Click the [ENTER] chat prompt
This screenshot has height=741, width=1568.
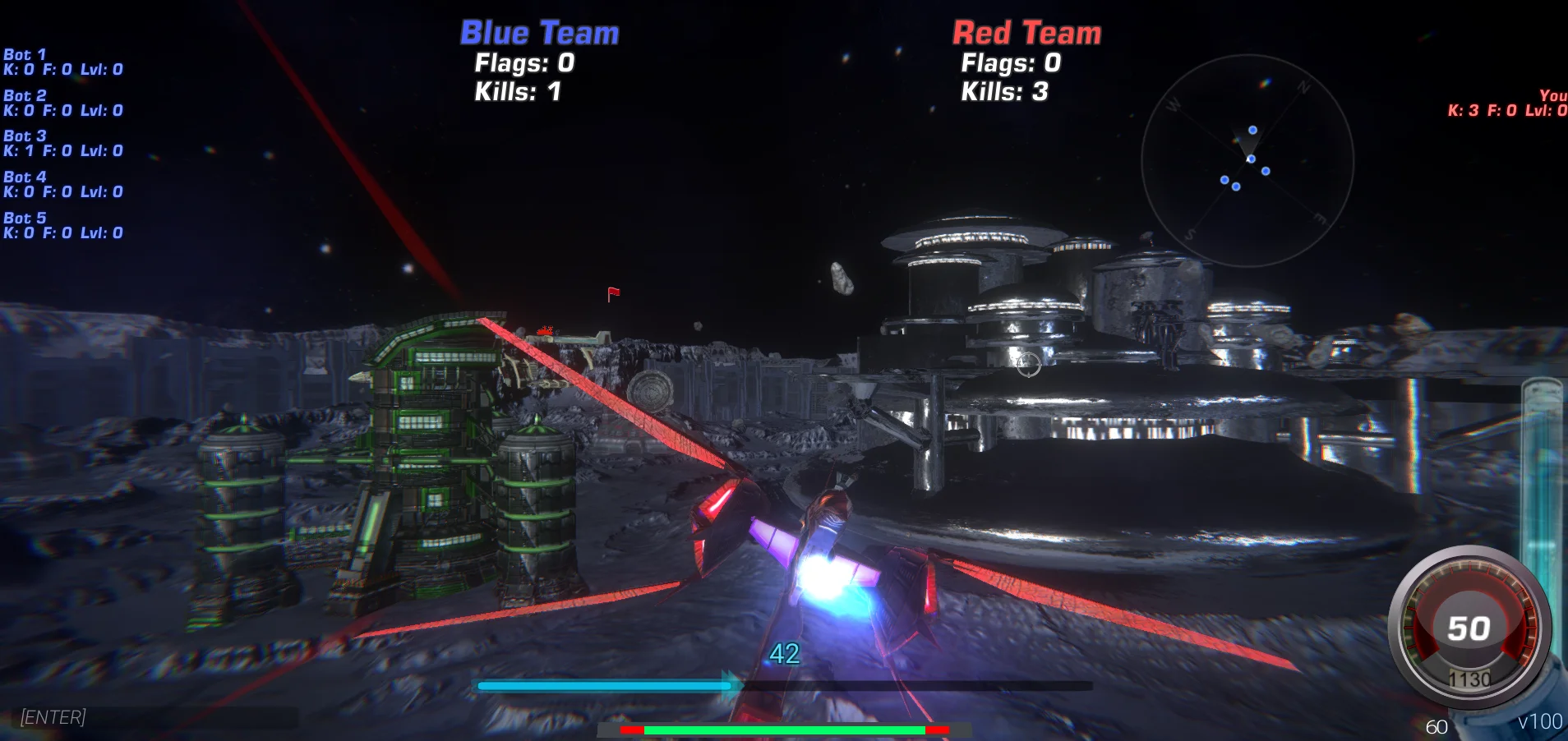(53, 717)
